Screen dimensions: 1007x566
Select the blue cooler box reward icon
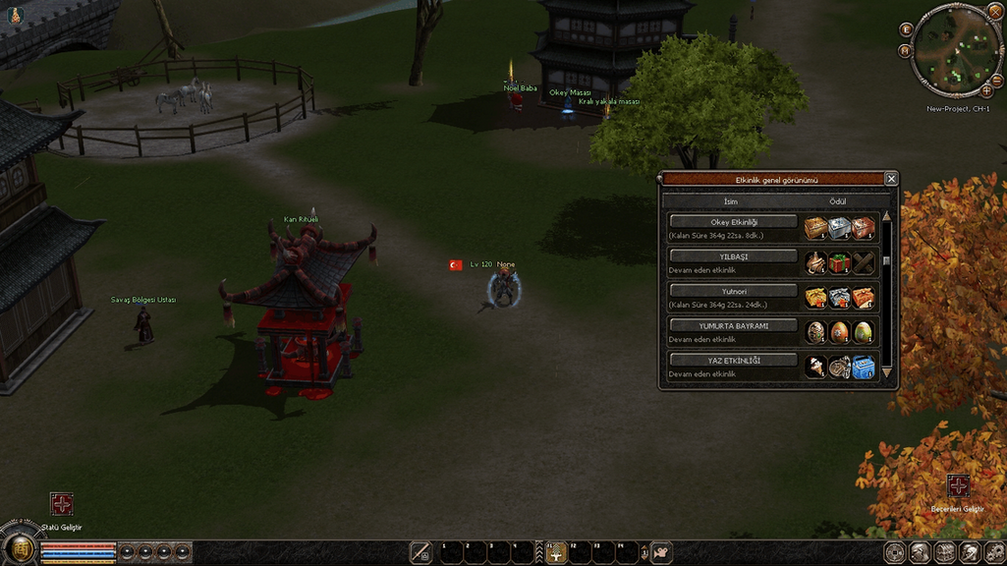pyautogui.click(x=863, y=367)
